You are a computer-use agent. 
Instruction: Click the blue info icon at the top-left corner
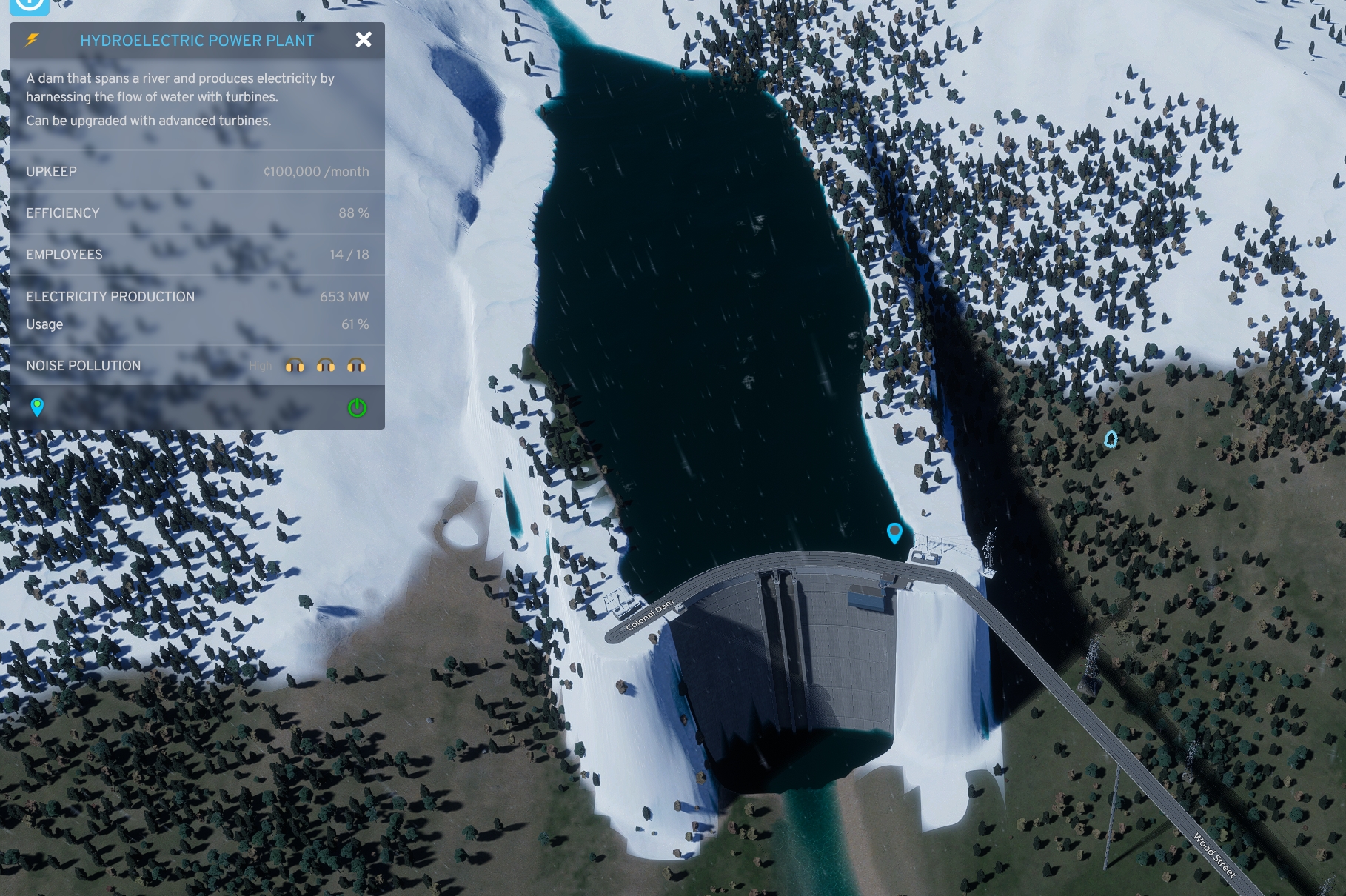point(30,6)
